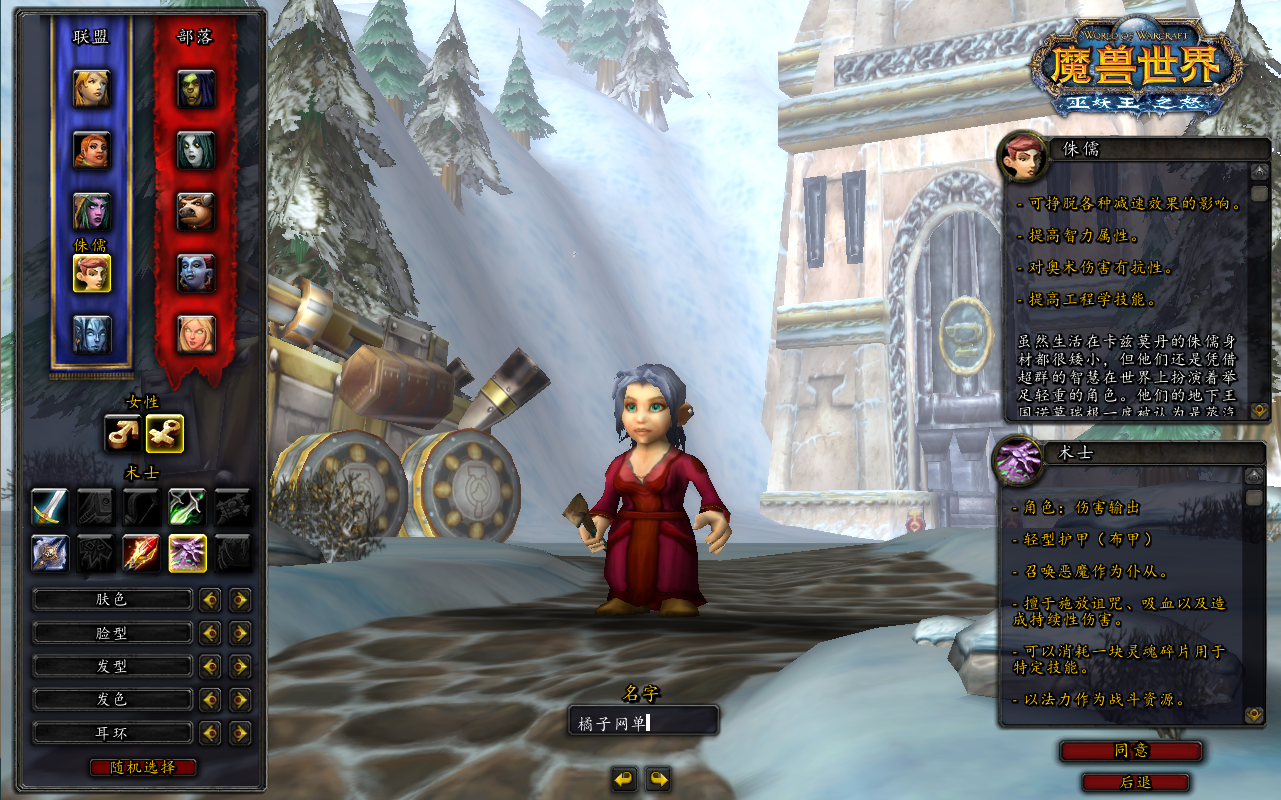Pick the Night Elf race portrait
Screen dimensions: 1281x800
click(92, 212)
